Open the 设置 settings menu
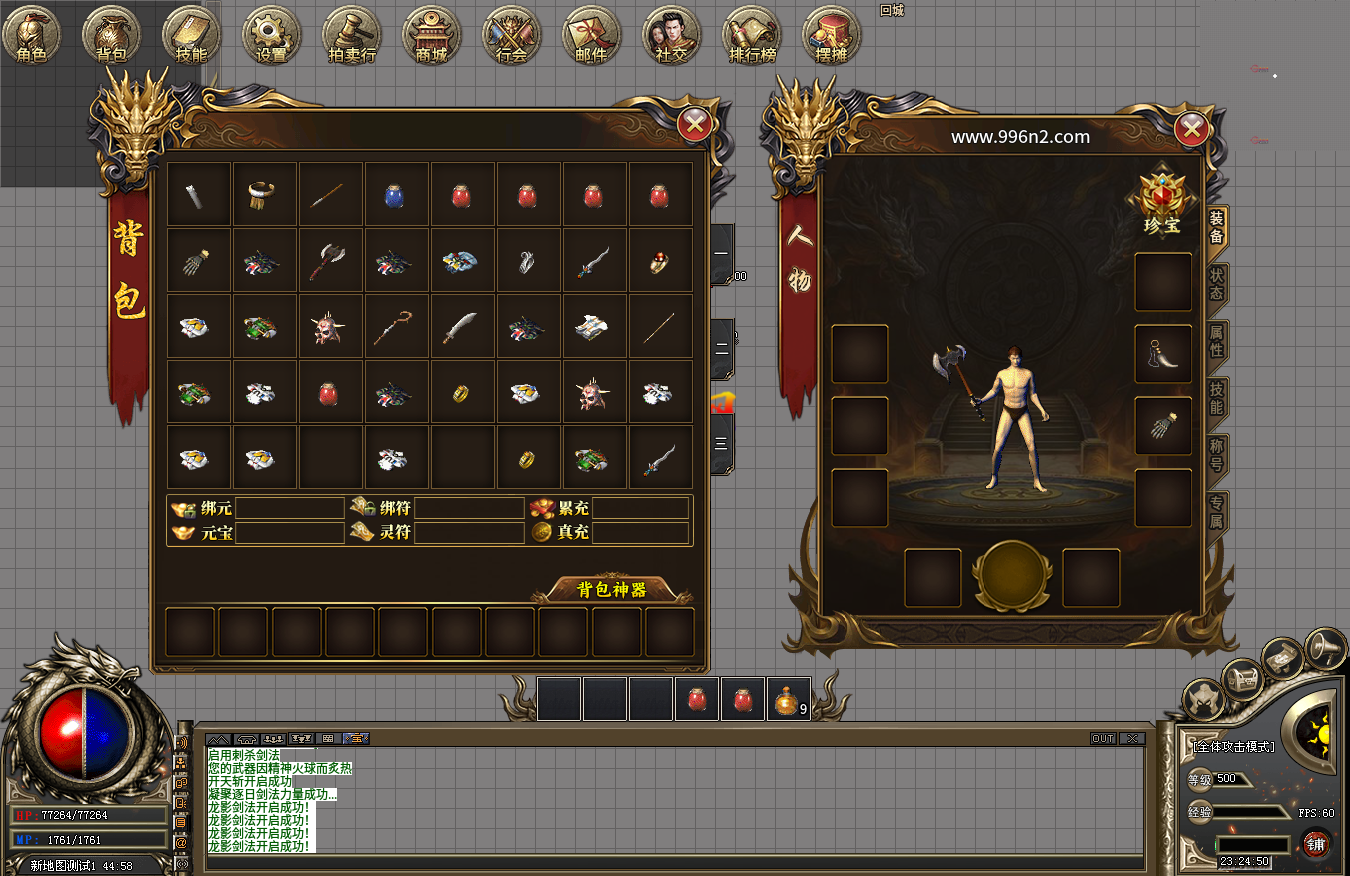This screenshot has width=1350, height=876. point(271,35)
